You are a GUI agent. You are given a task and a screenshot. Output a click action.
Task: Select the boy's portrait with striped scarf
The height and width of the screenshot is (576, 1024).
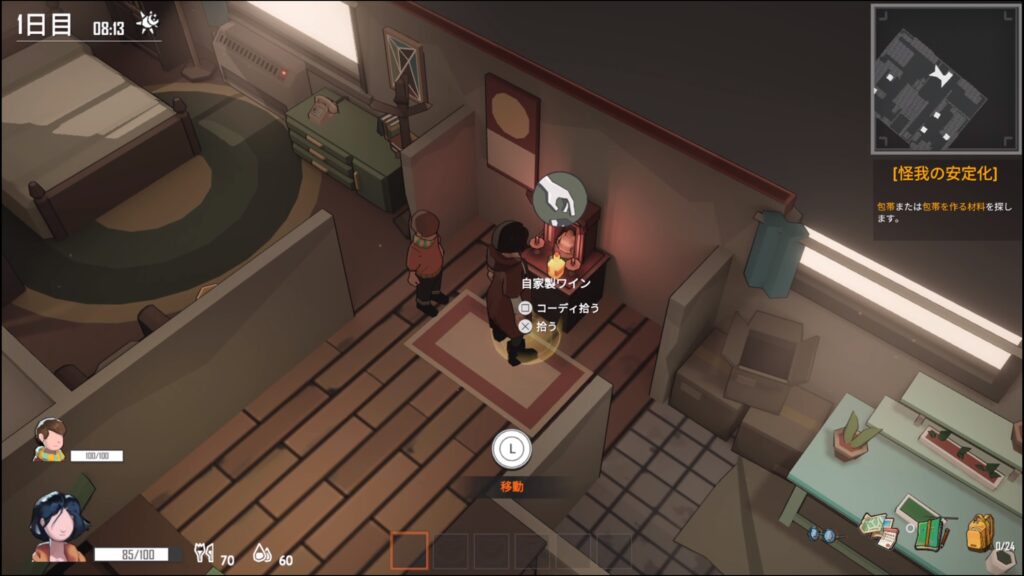pyautogui.click(x=49, y=441)
